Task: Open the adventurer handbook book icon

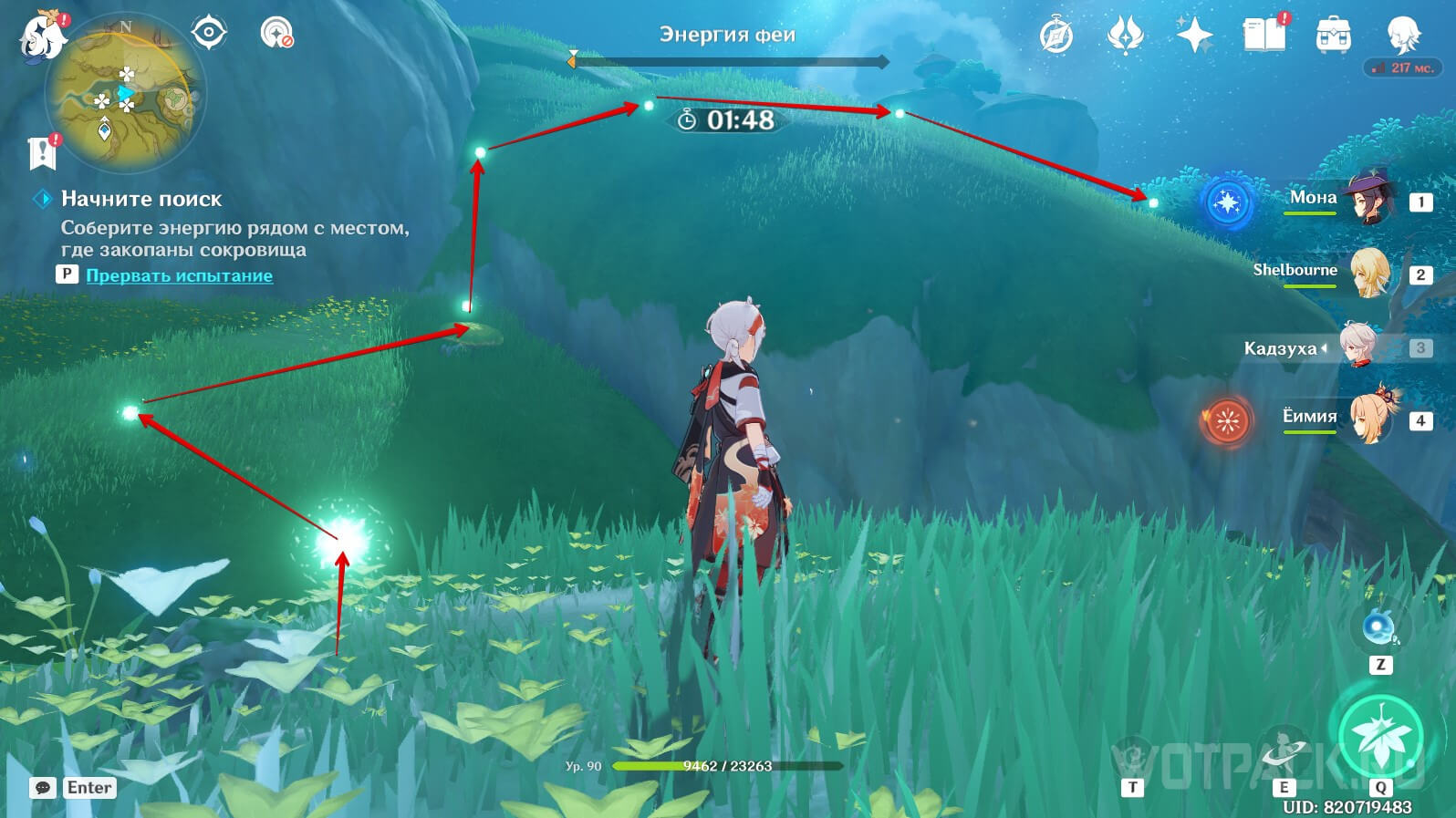Action: 1264,36
